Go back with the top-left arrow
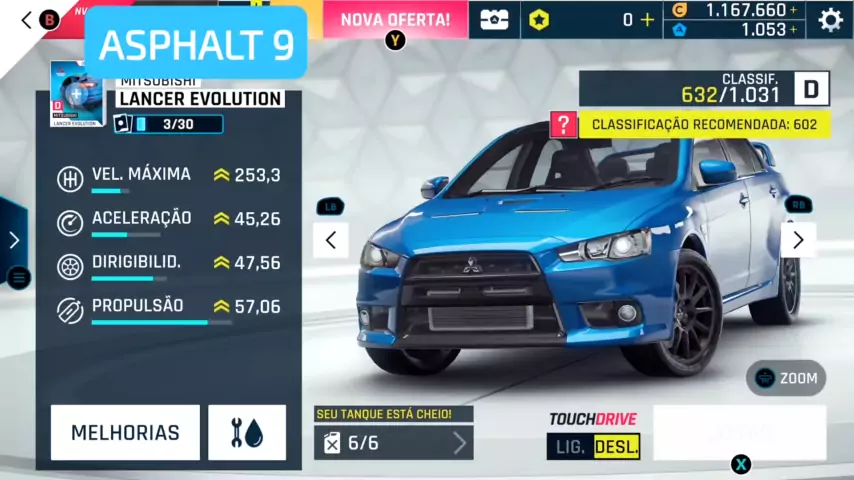 point(27,19)
